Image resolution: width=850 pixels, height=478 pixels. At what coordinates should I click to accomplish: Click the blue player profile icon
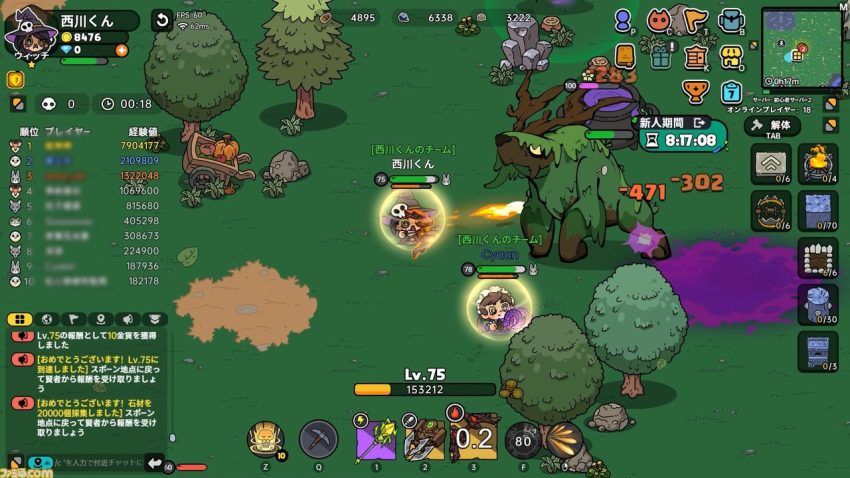click(x=624, y=20)
